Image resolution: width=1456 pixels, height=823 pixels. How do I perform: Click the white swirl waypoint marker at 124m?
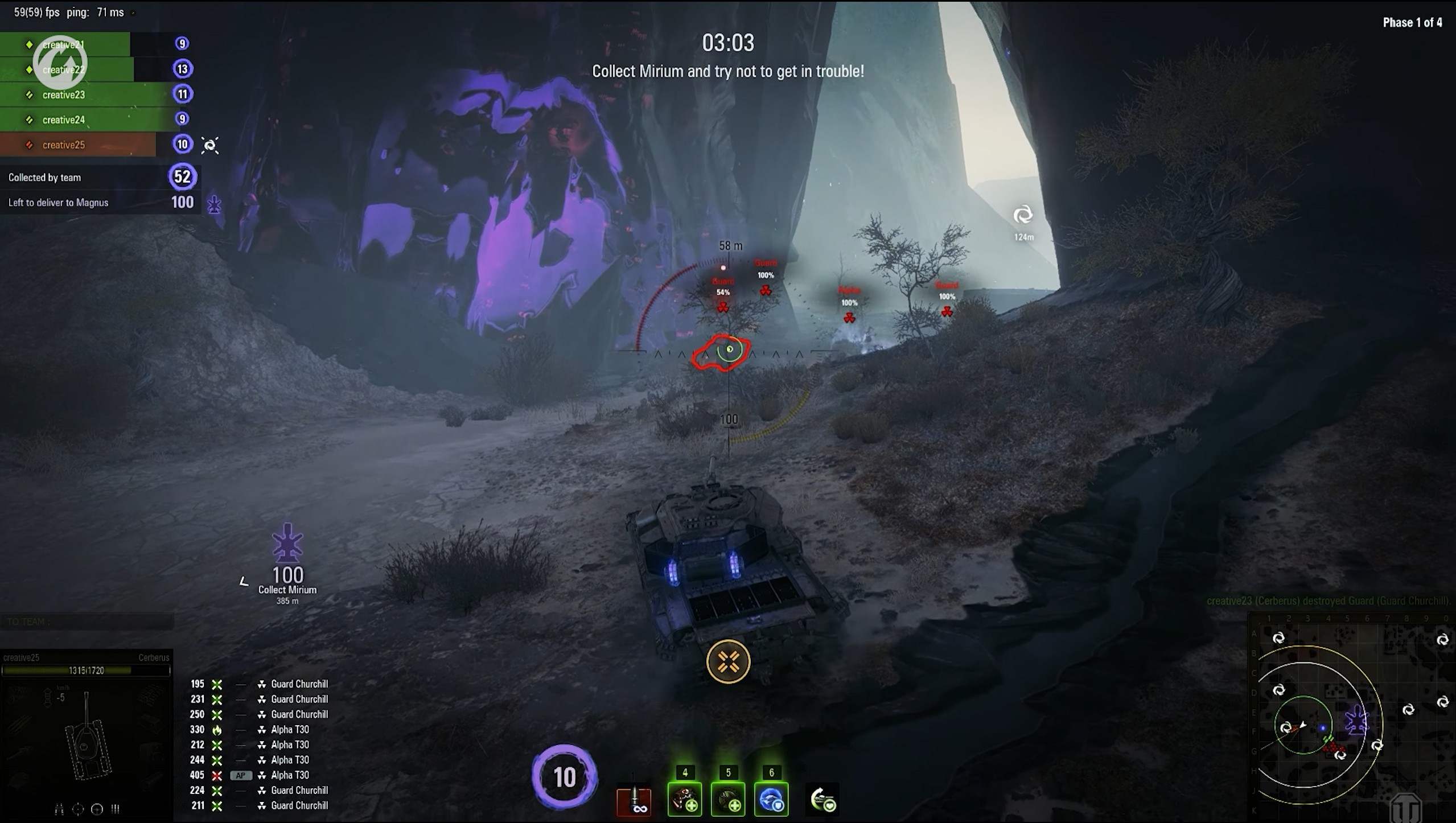(x=1023, y=215)
